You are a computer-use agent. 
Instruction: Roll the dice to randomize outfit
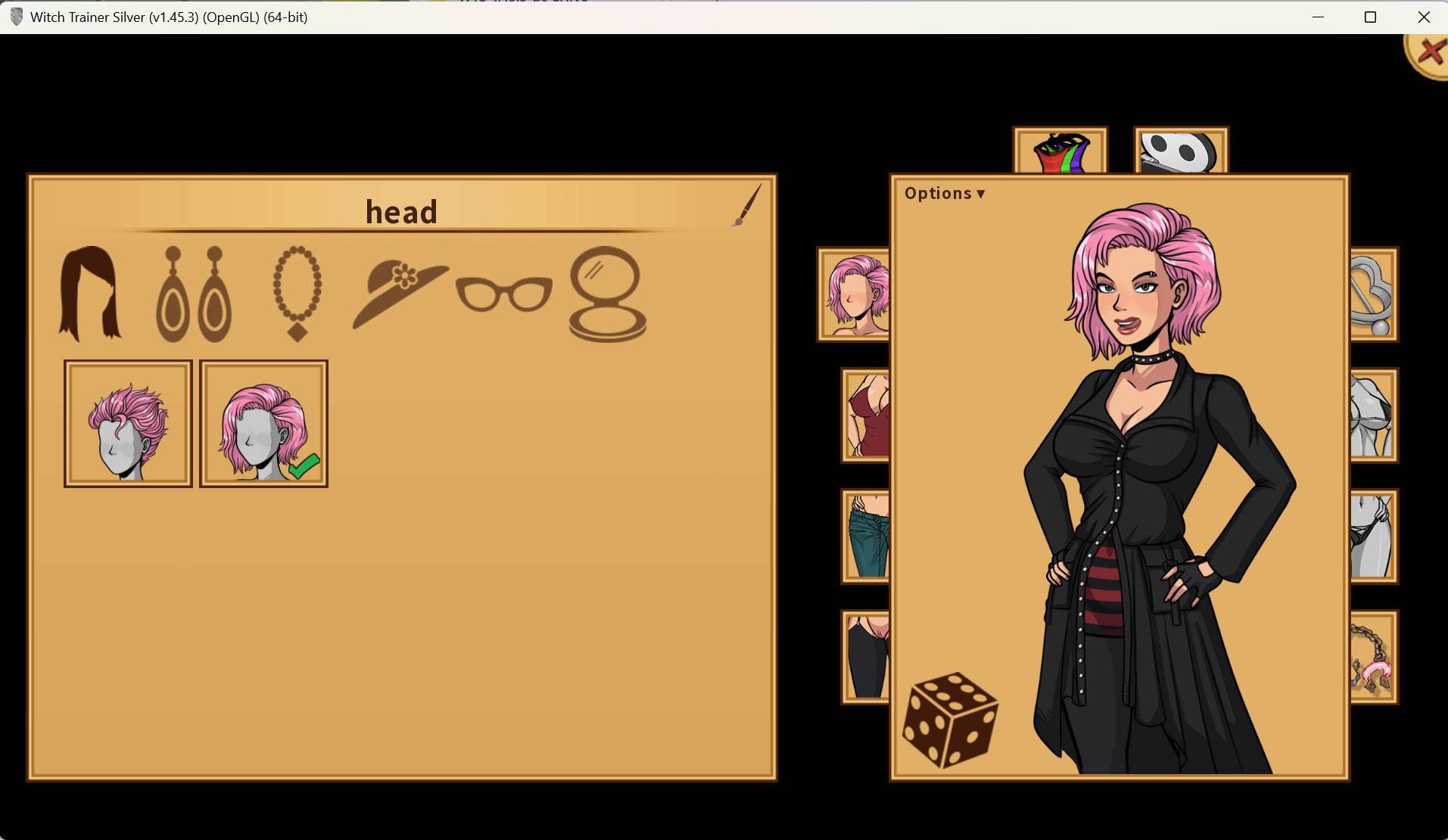tap(950, 720)
